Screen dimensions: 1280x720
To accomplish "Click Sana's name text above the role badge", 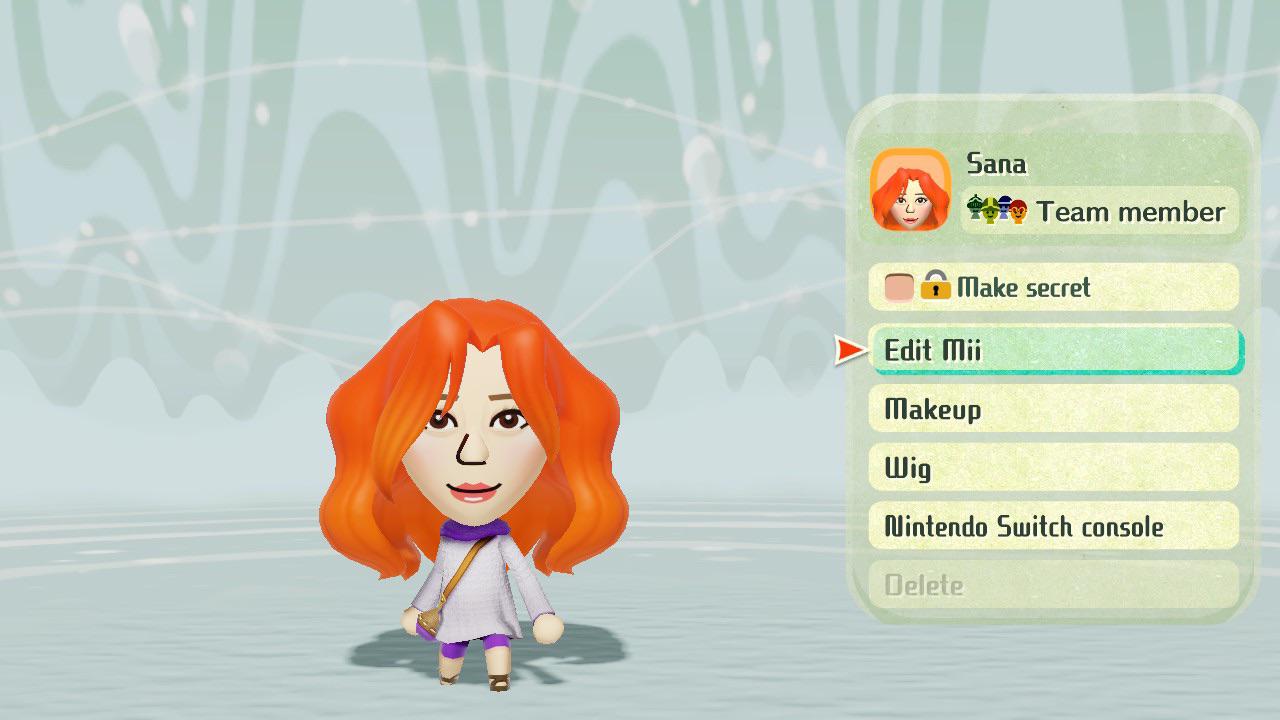I will click(x=995, y=163).
